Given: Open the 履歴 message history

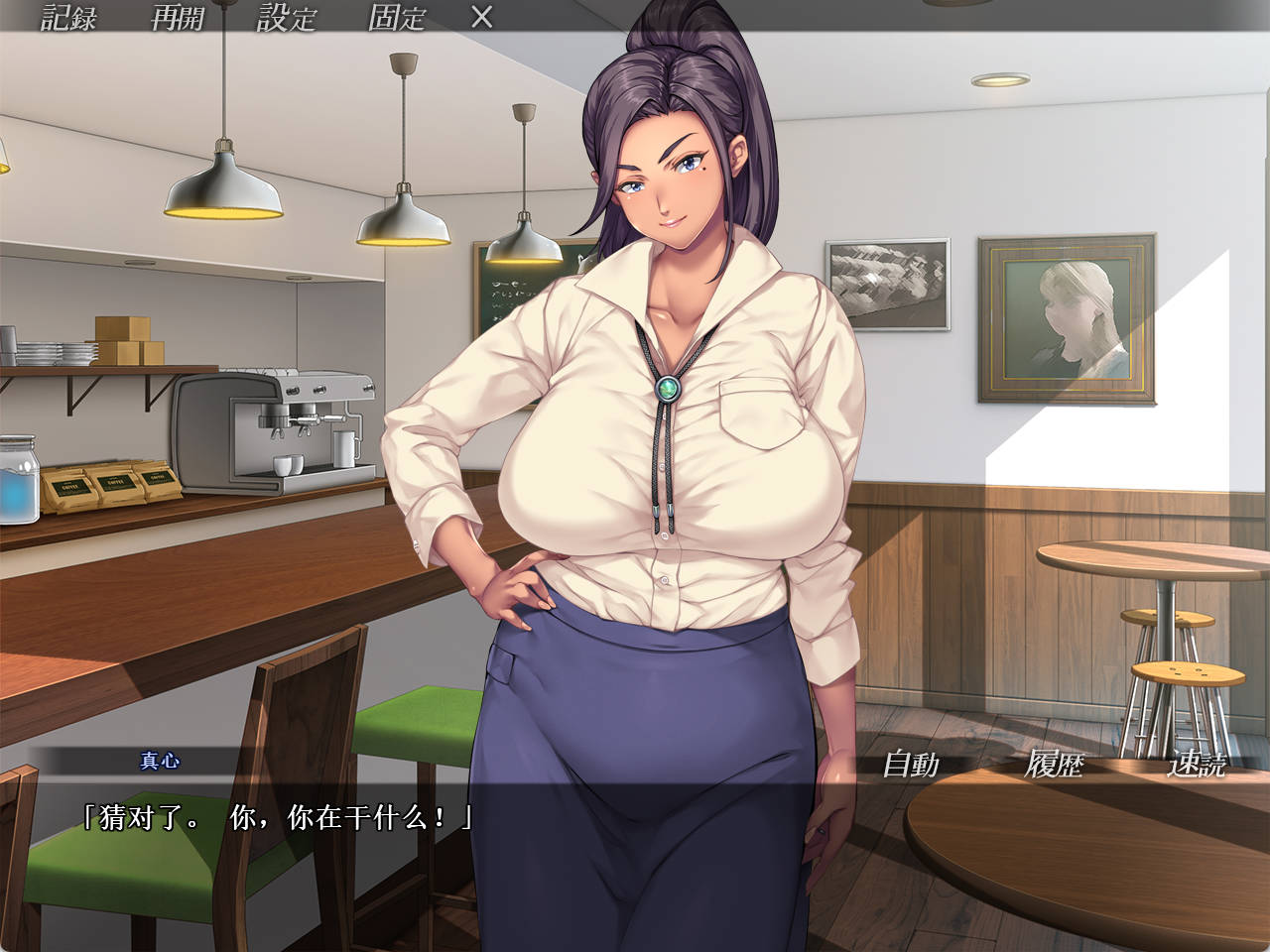Looking at the screenshot, I should [1055, 766].
